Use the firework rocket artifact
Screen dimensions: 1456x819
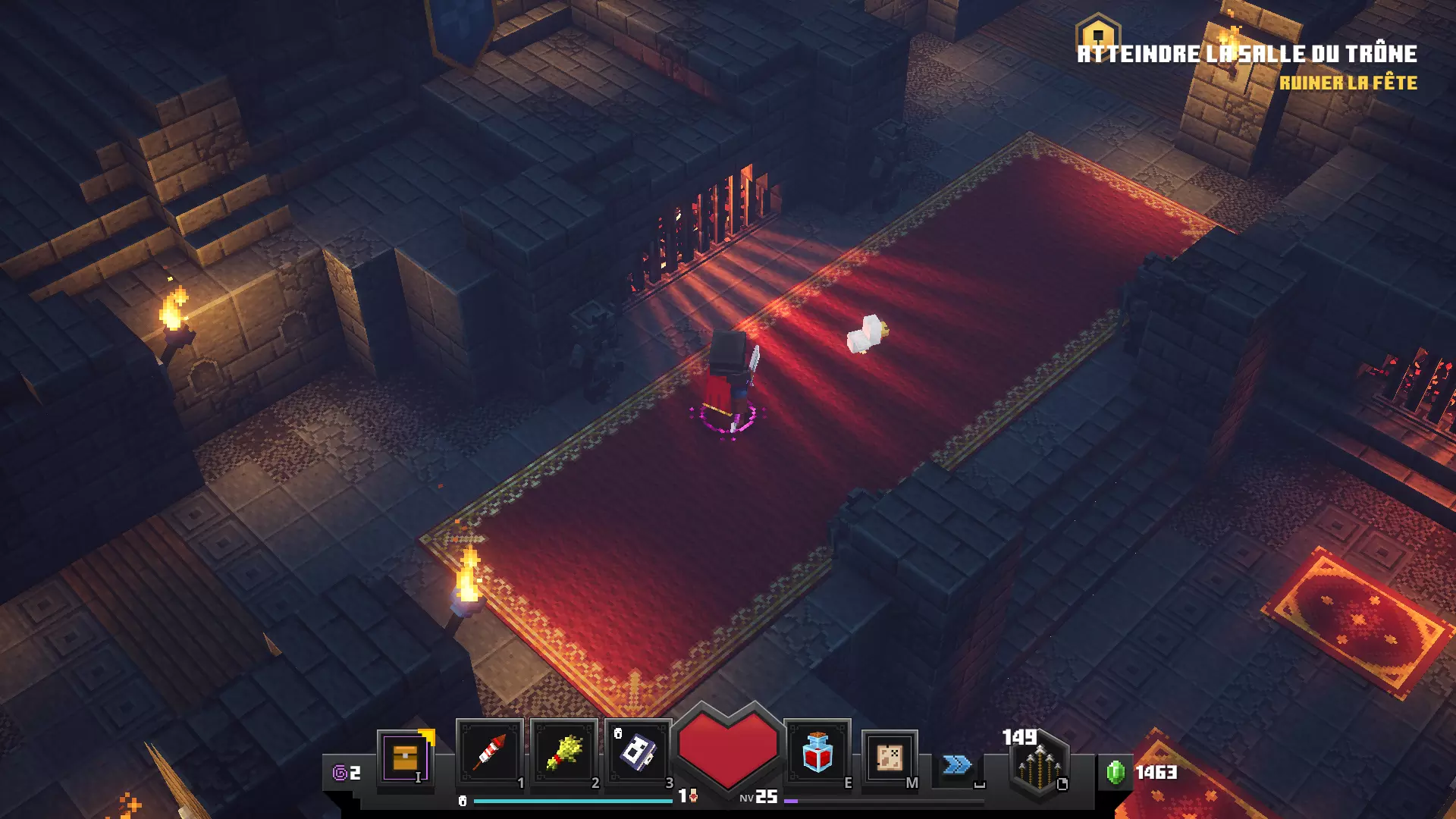(490, 752)
